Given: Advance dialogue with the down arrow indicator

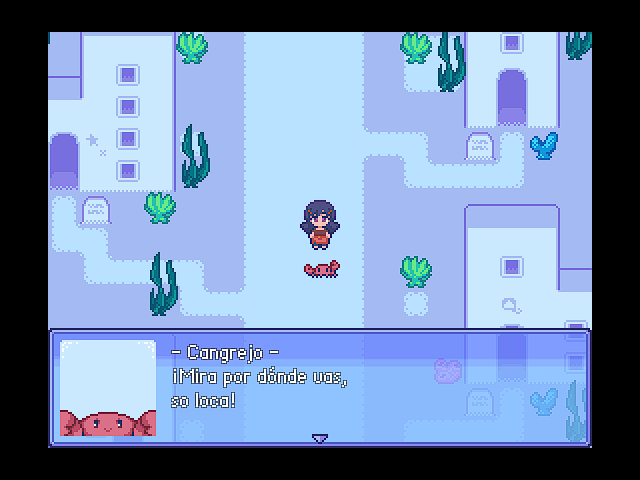Looking at the screenshot, I should click(x=320, y=438).
